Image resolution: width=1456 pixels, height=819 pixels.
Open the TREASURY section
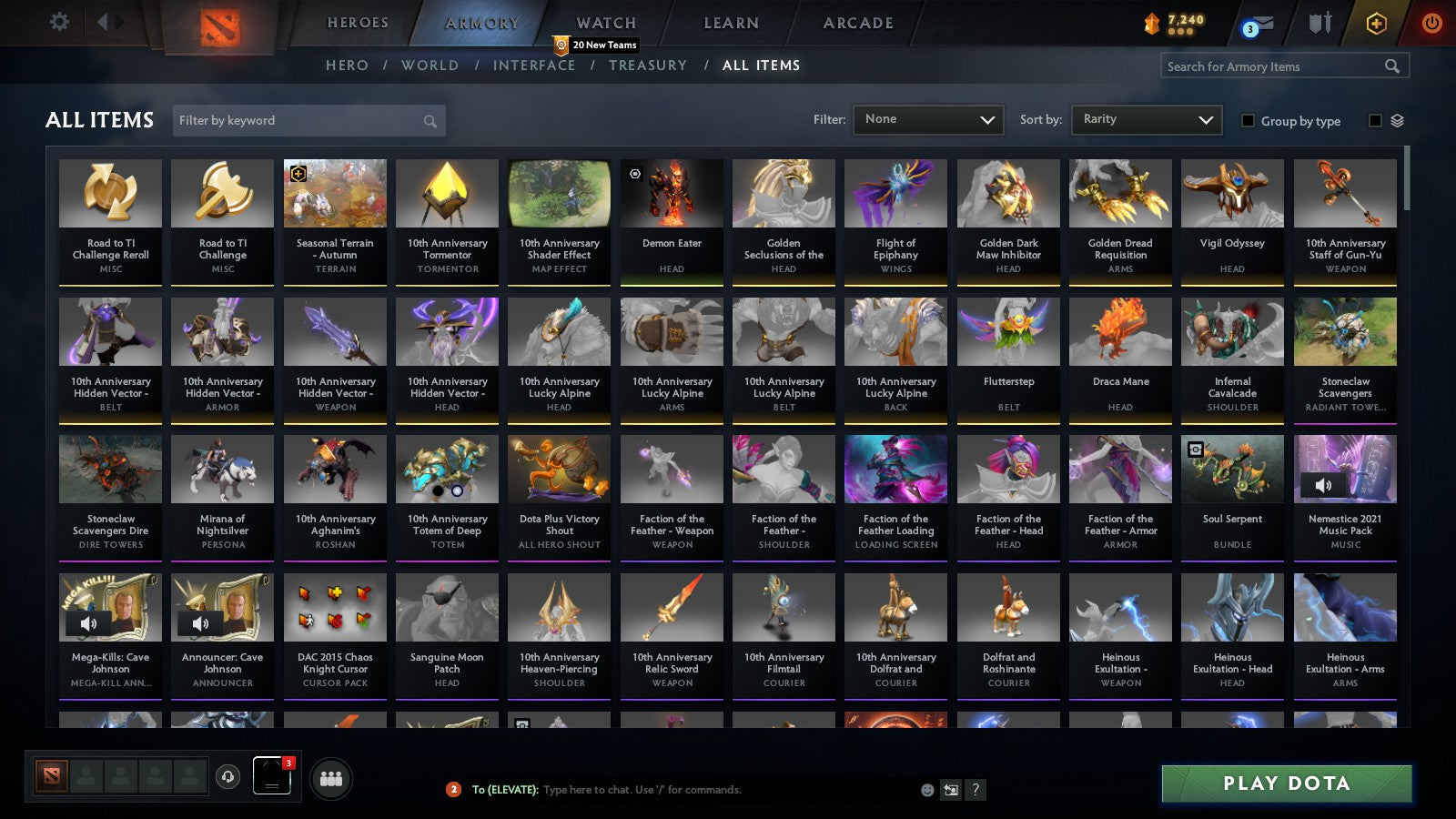(648, 65)
